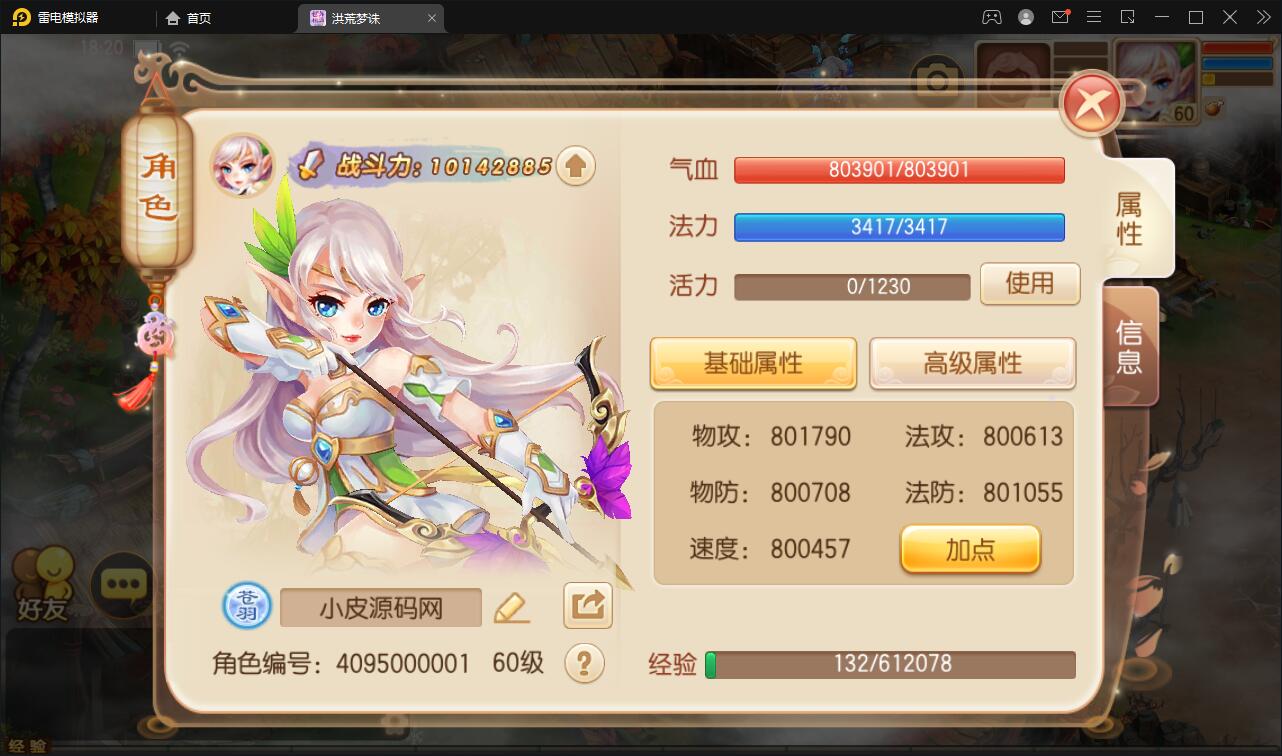
Task: Select 高级属性 view
Action: (971, 364)
